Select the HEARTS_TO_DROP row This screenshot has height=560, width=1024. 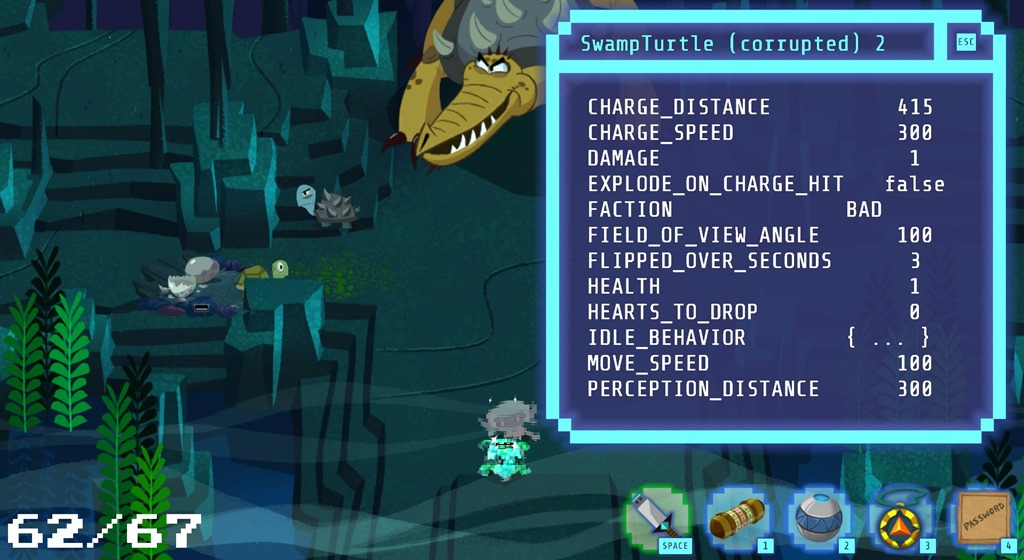[x=672, y=312]
